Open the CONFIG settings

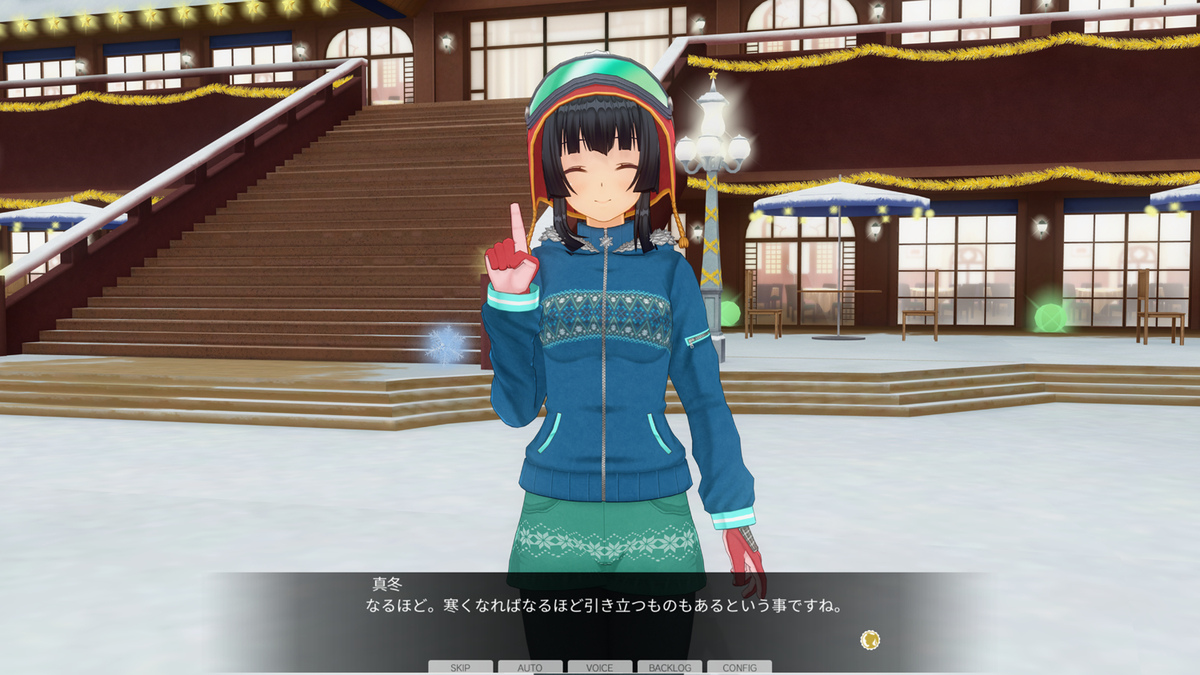pos(739,667)
